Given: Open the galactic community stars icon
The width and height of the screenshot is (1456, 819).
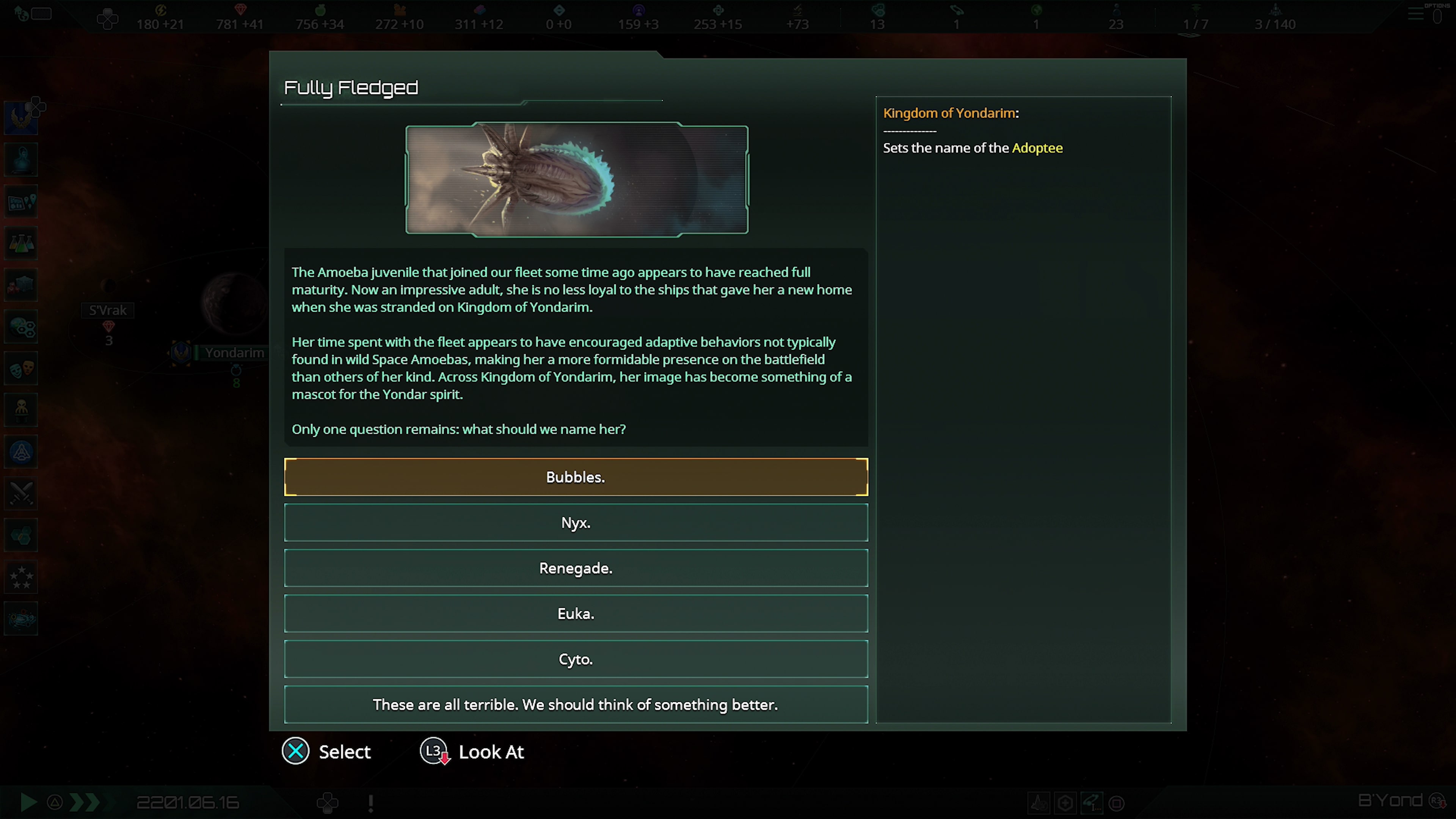Looking at the screenshot, I should point(21,577).
